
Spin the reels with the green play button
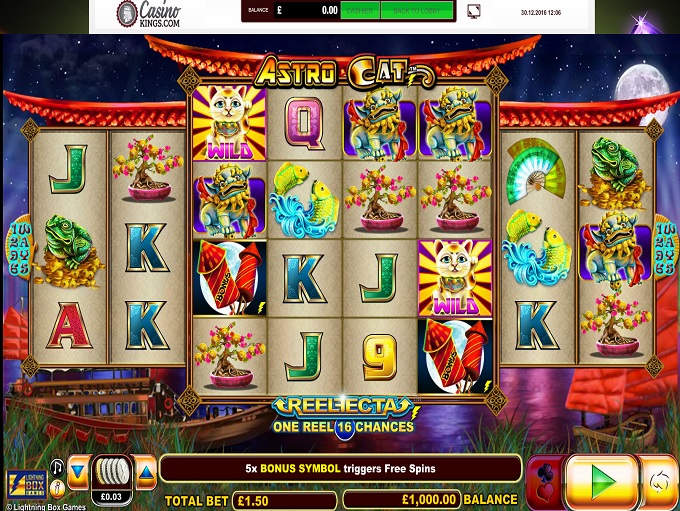pyautogui.click(x=601, y=482)
